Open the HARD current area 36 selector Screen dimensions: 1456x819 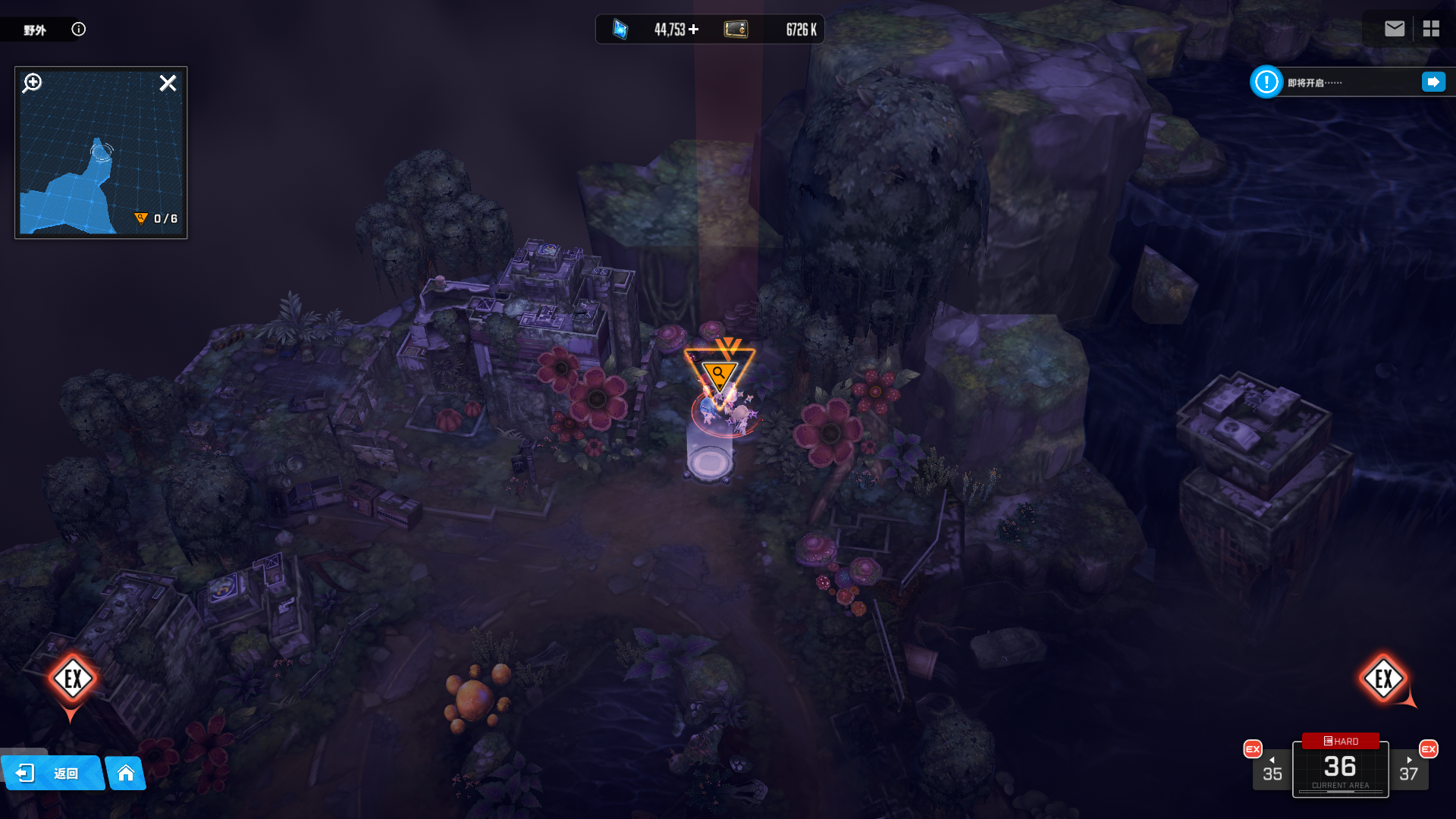pos(1340,767)
